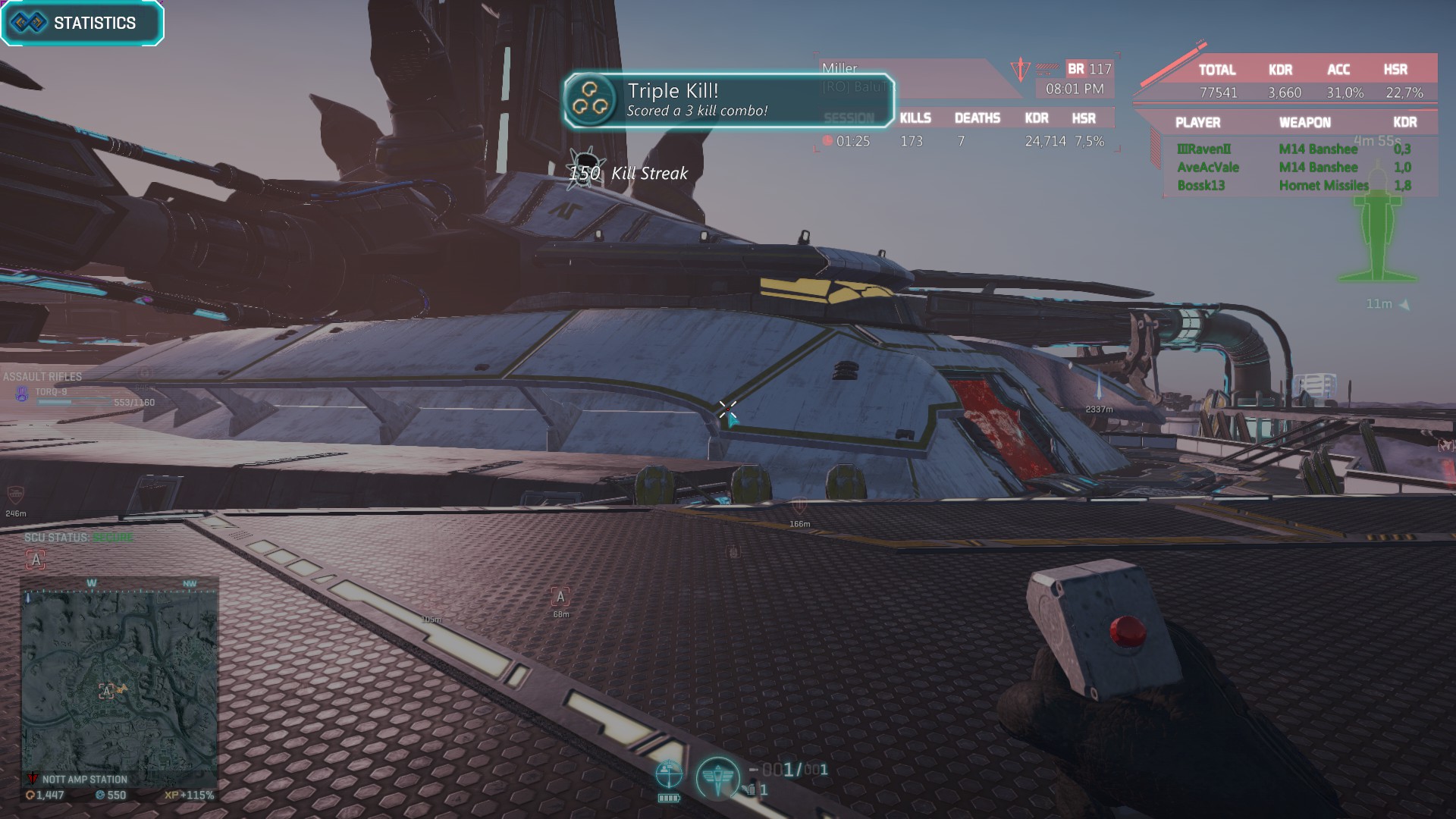The image size is (1456, 819).
Task: Select the crosshair targeting implant icon
Action: [668, 775]
